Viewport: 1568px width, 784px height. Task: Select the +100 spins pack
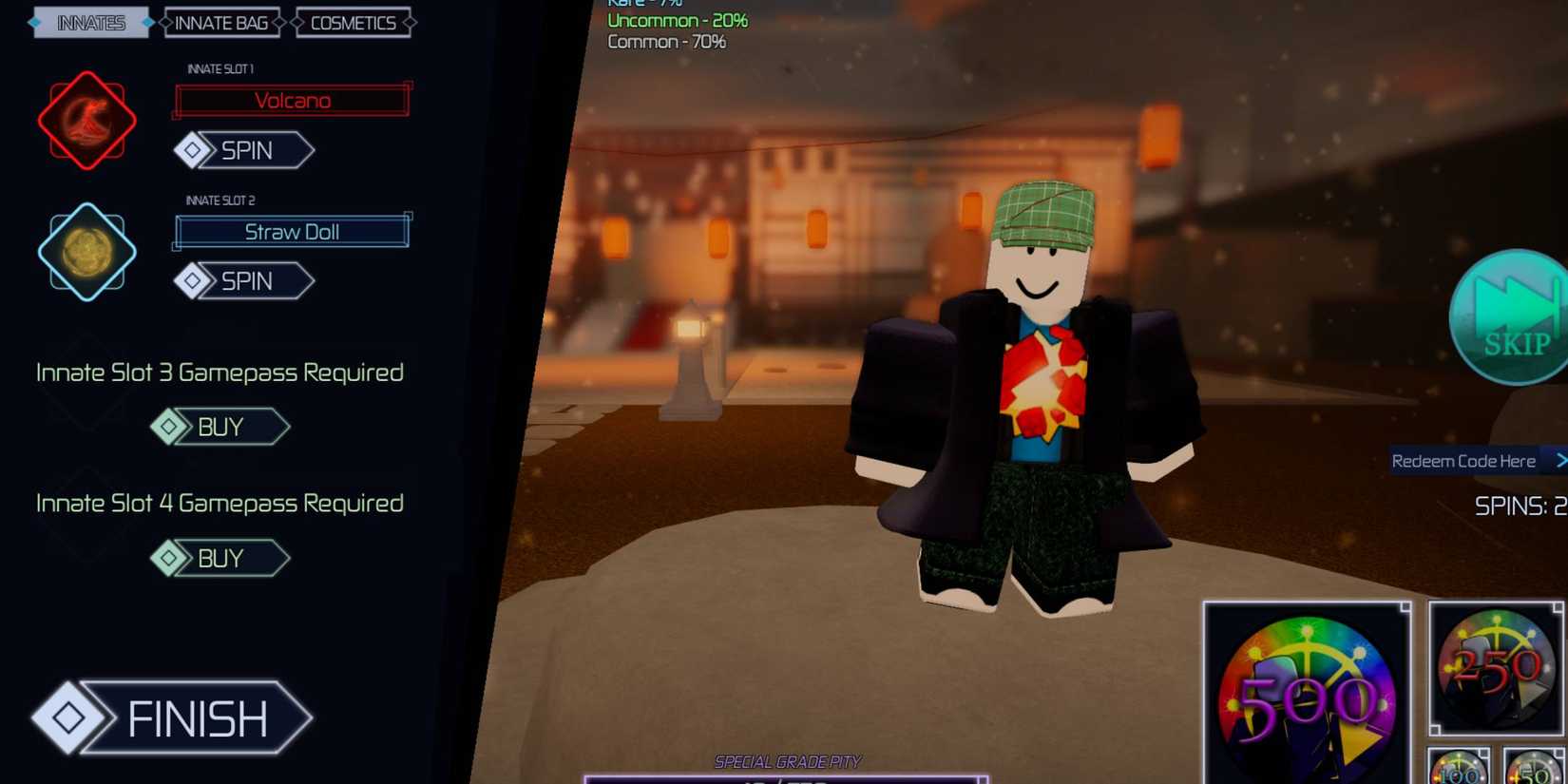(1456, 772)
